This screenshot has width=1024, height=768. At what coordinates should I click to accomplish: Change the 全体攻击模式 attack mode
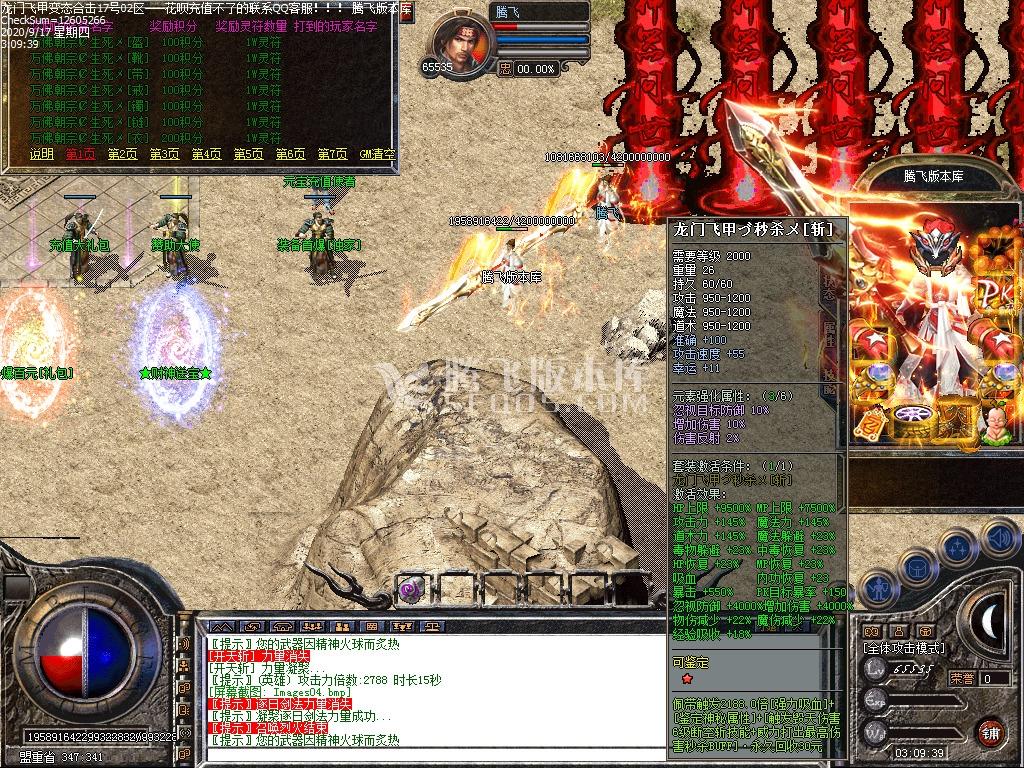coord(903,648)
